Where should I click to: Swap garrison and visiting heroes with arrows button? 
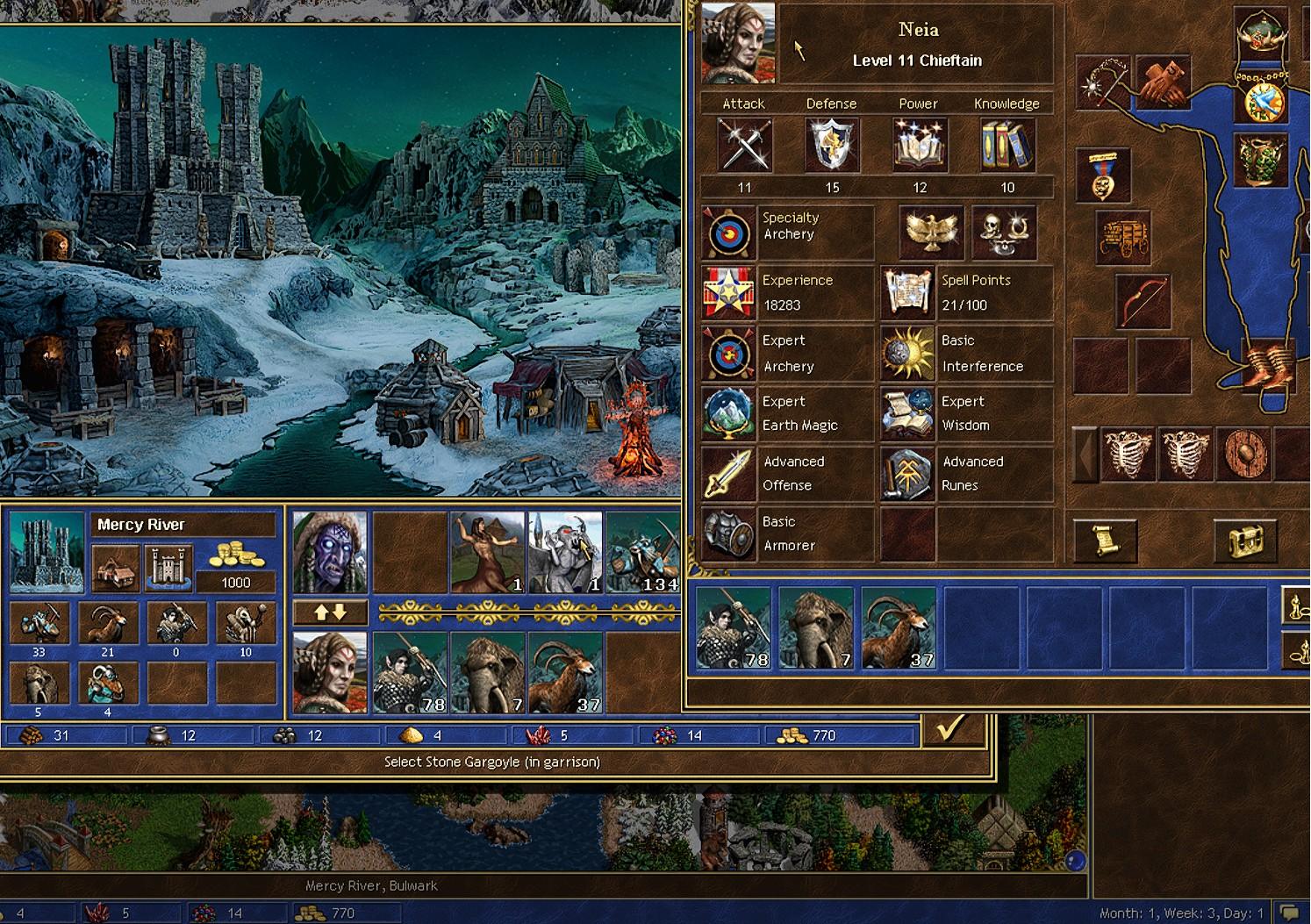click(x=330, y=612)
